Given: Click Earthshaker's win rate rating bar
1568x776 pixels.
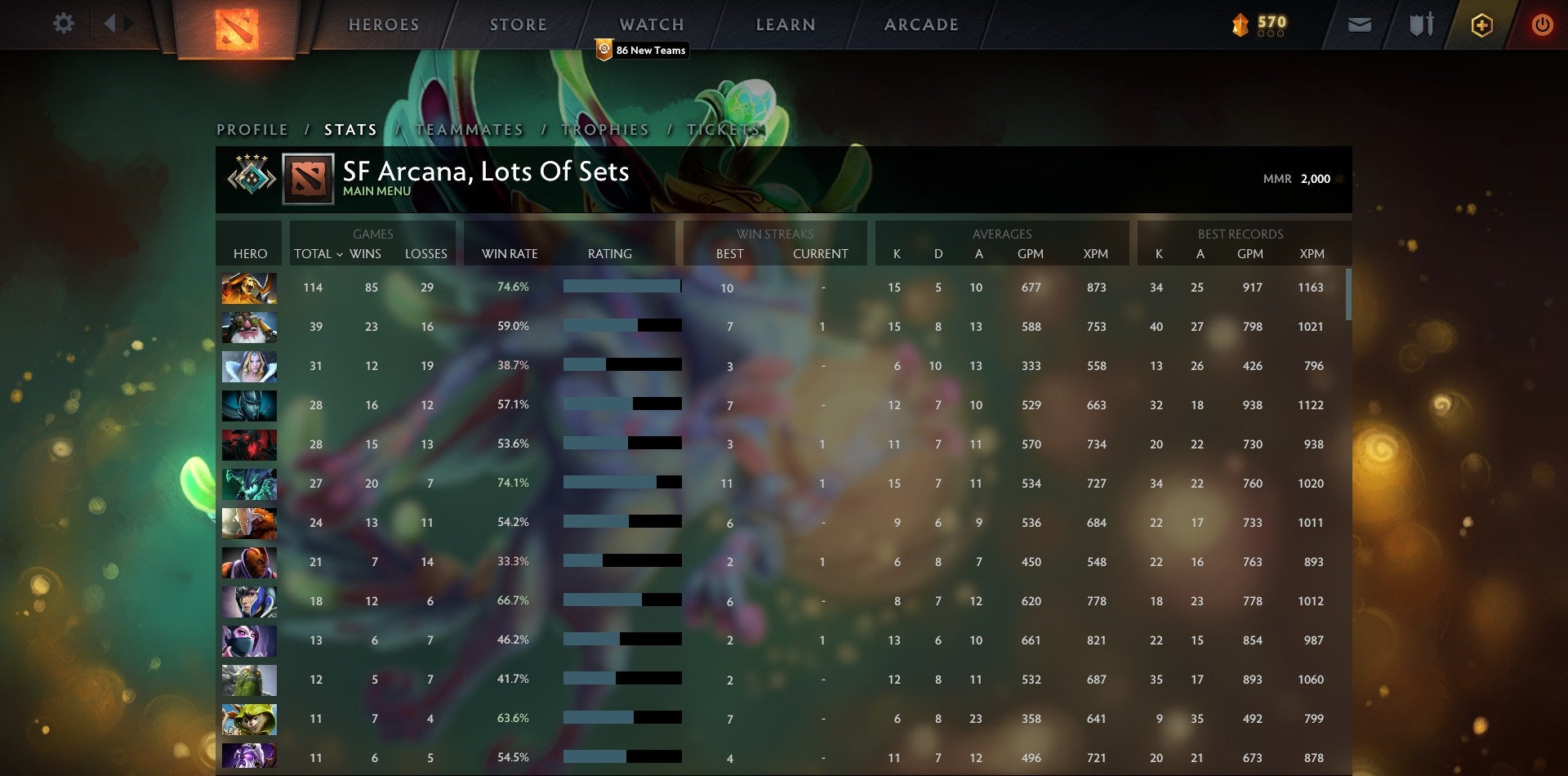Looking at the screenshot, I should (x=621, y=288).
